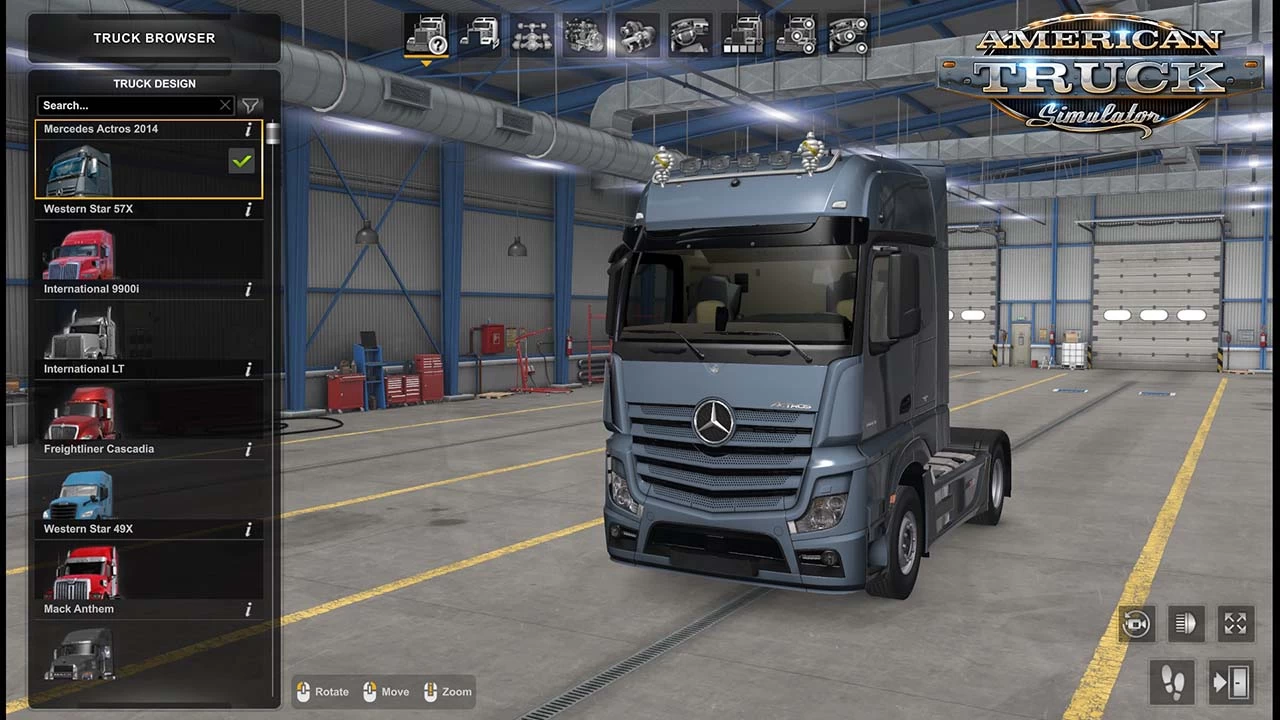Expand info for International 9900i
The width and height of the screenshot is (1280, 720).
pyautogui.click(x=247, y=289)
